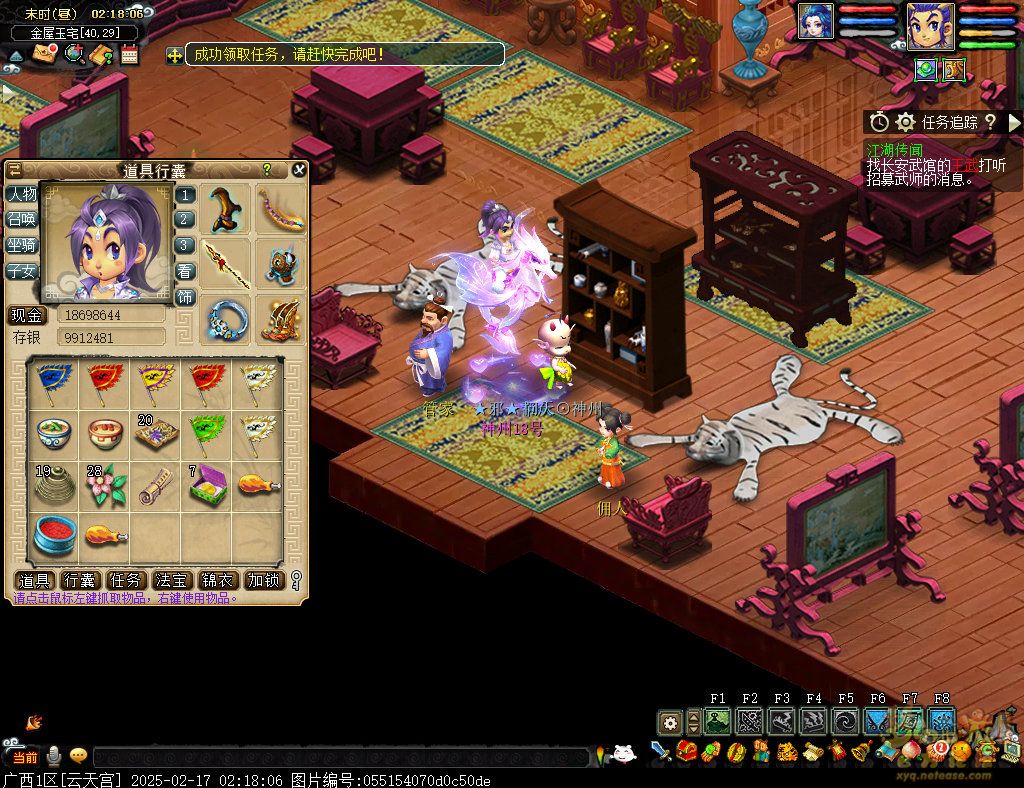Click the 任务追踪 quest tracker help icon
1024x788 pixels.
click(x=989, y=122)
